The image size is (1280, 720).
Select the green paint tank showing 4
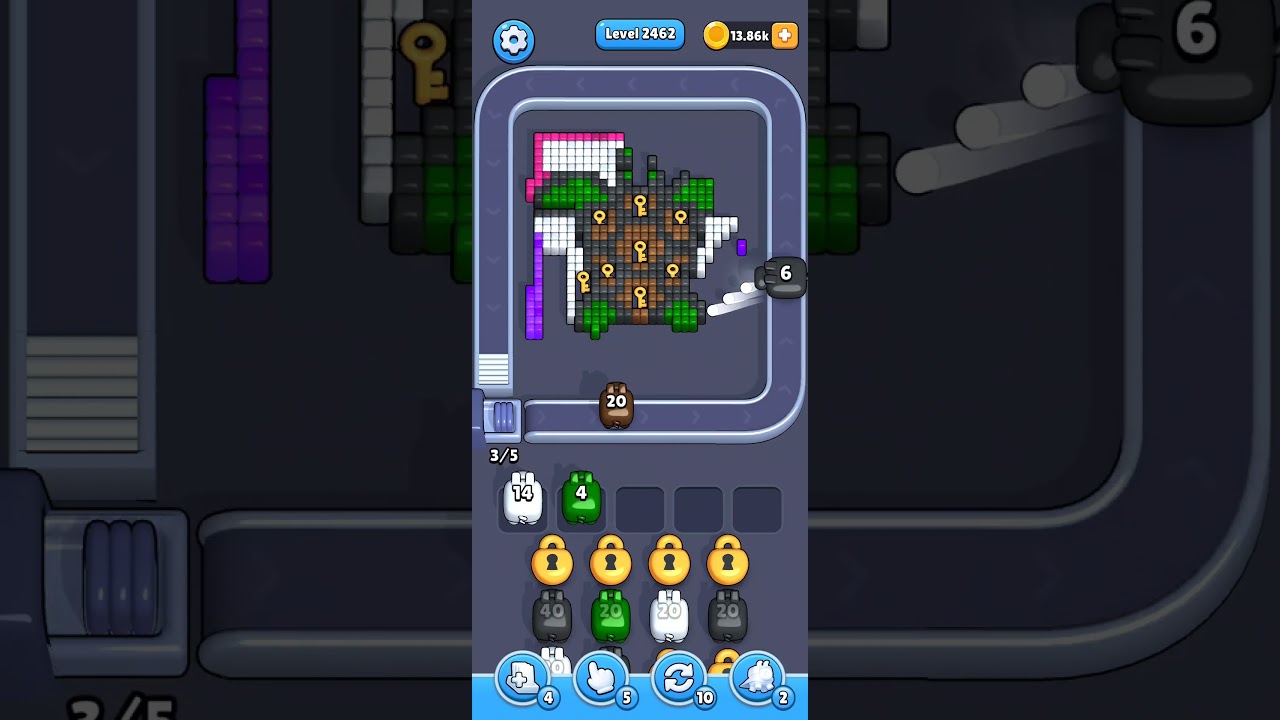582,497
